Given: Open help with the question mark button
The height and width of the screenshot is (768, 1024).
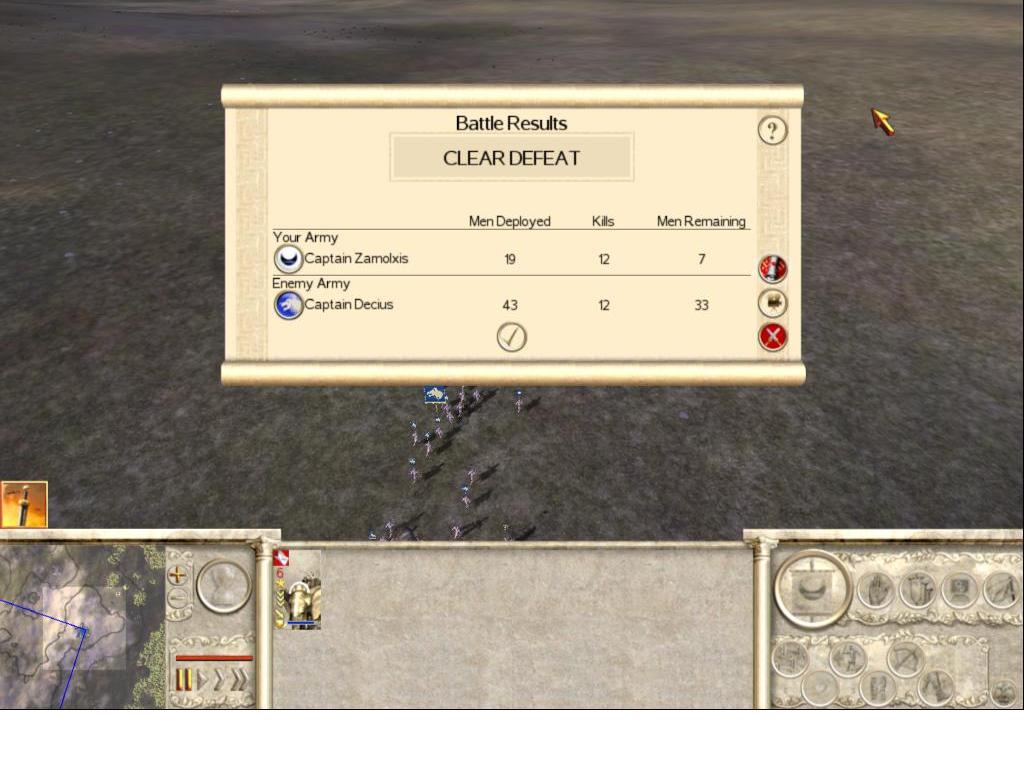Looking at the screenshot, I should [772, 131].
